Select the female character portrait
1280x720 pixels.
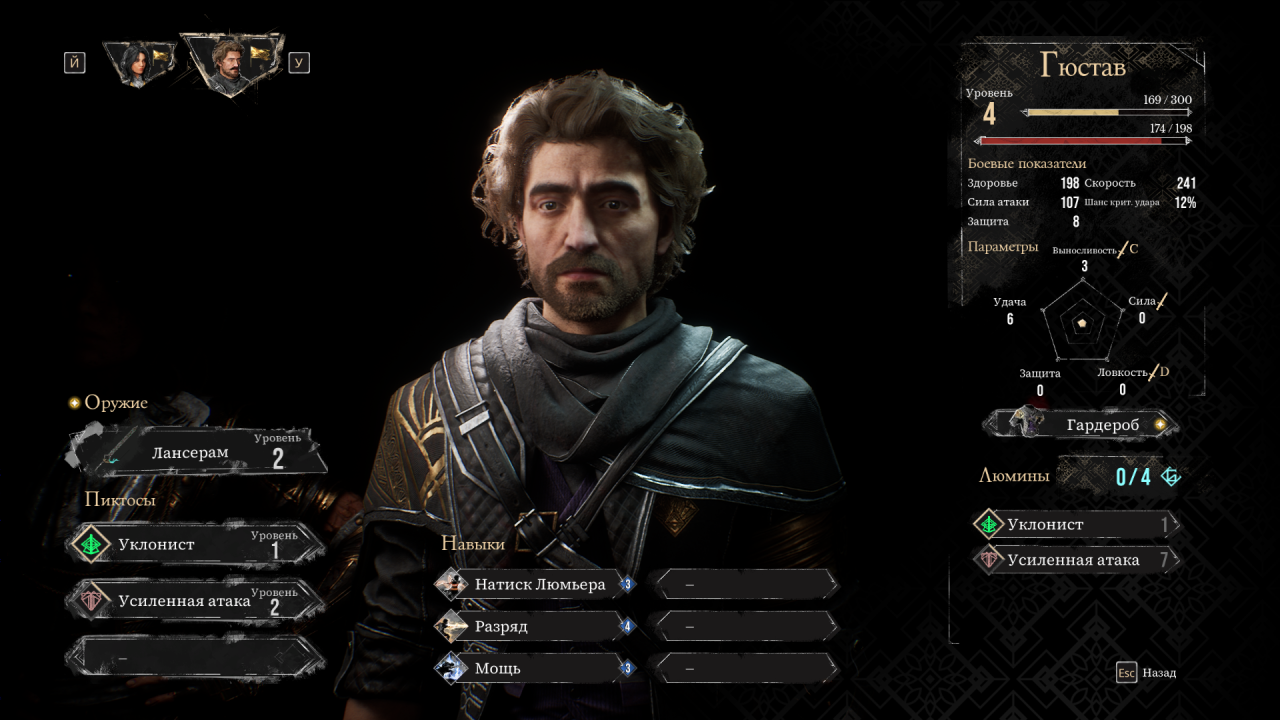[137, 61]
